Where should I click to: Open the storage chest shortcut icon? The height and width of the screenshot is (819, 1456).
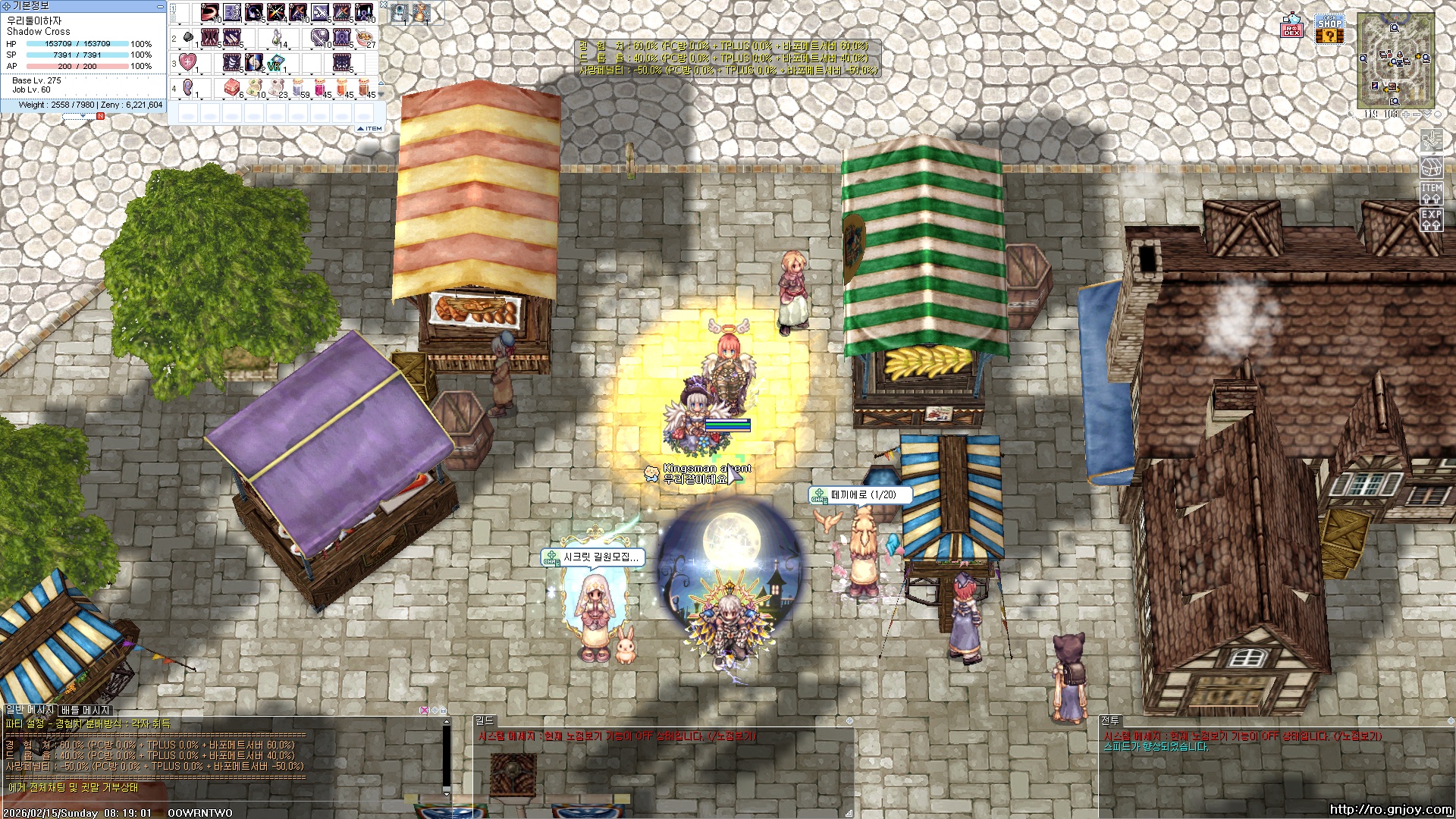(x=1431, y=167)
